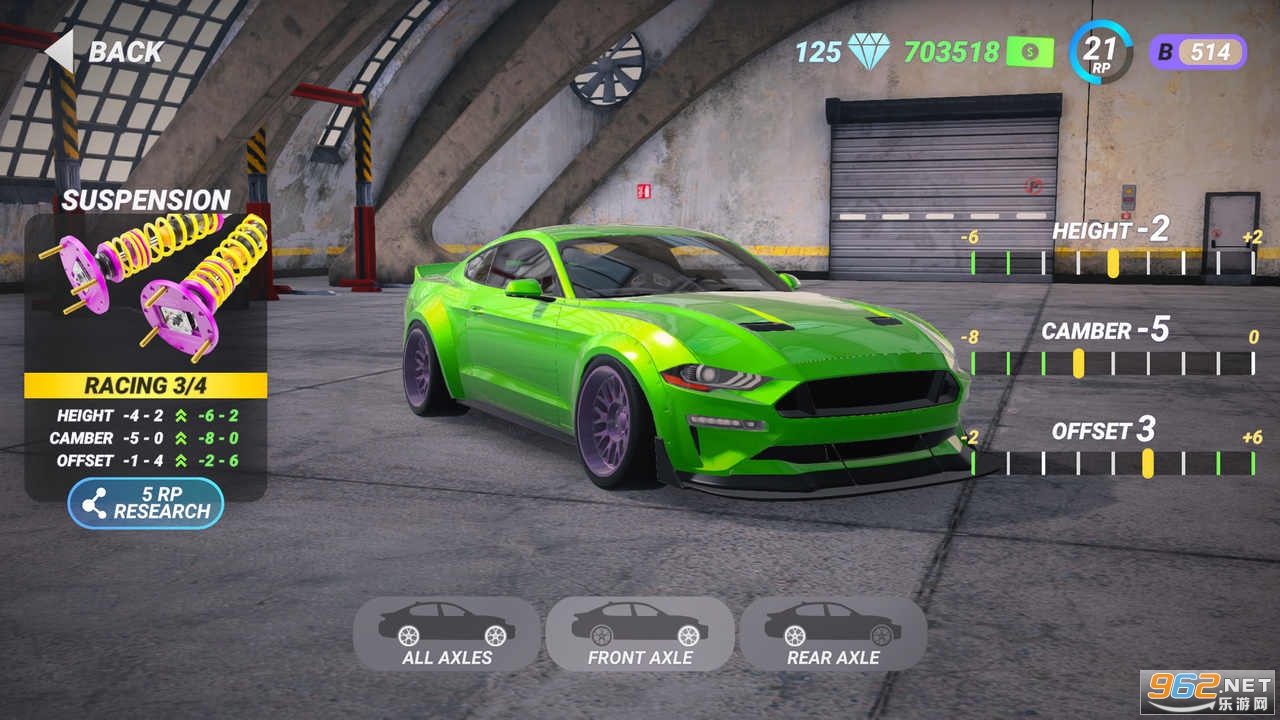Adjust the Height slider handle

click(x=1113, y=263)
